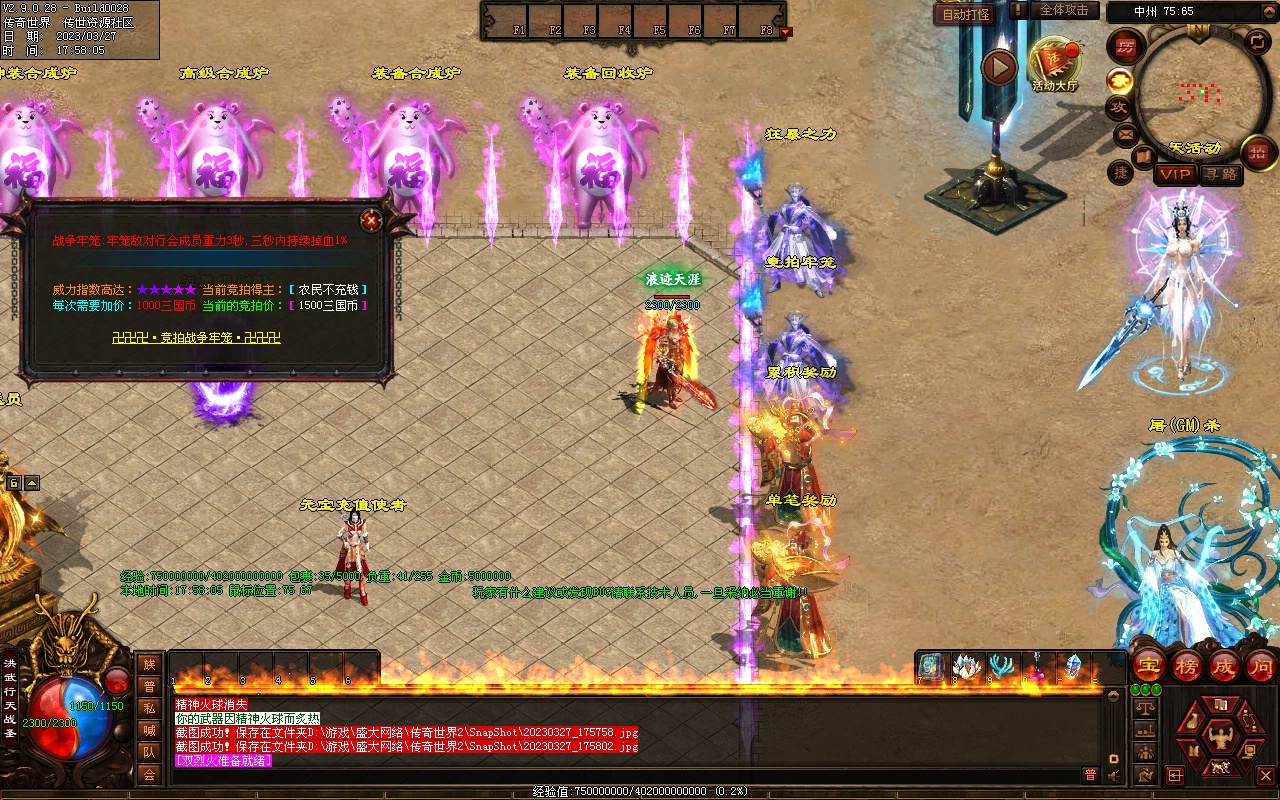Screen dimensions: 1280x800
Task: Click the round play arrow button
Action: coord(998,68)
